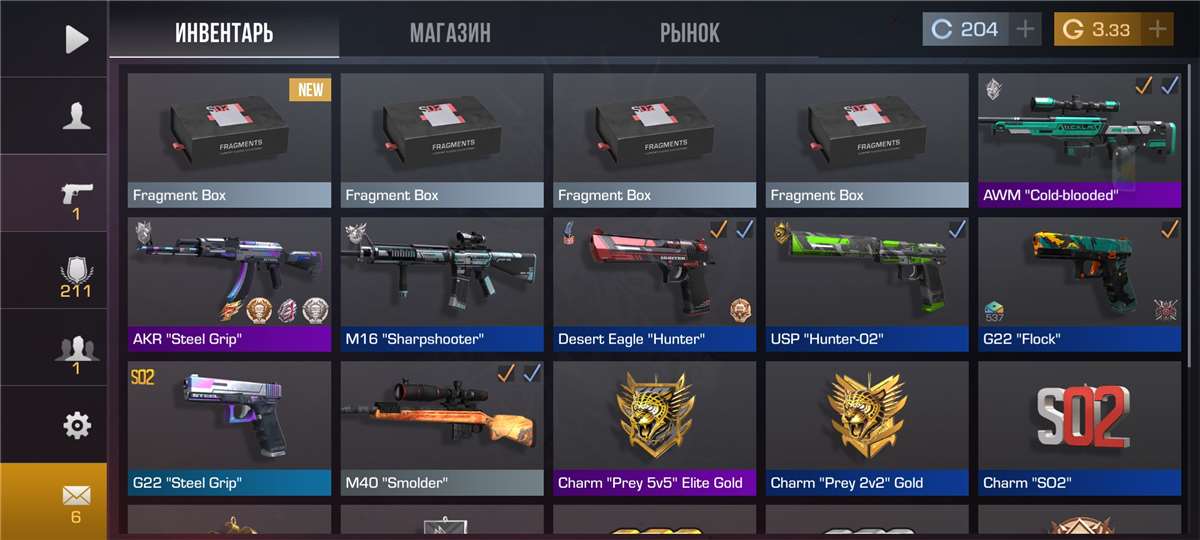Open the pistol weapons section
The height and width of the screenshot is (540, 1200).
pyautogui.click(x=76, y=196)
